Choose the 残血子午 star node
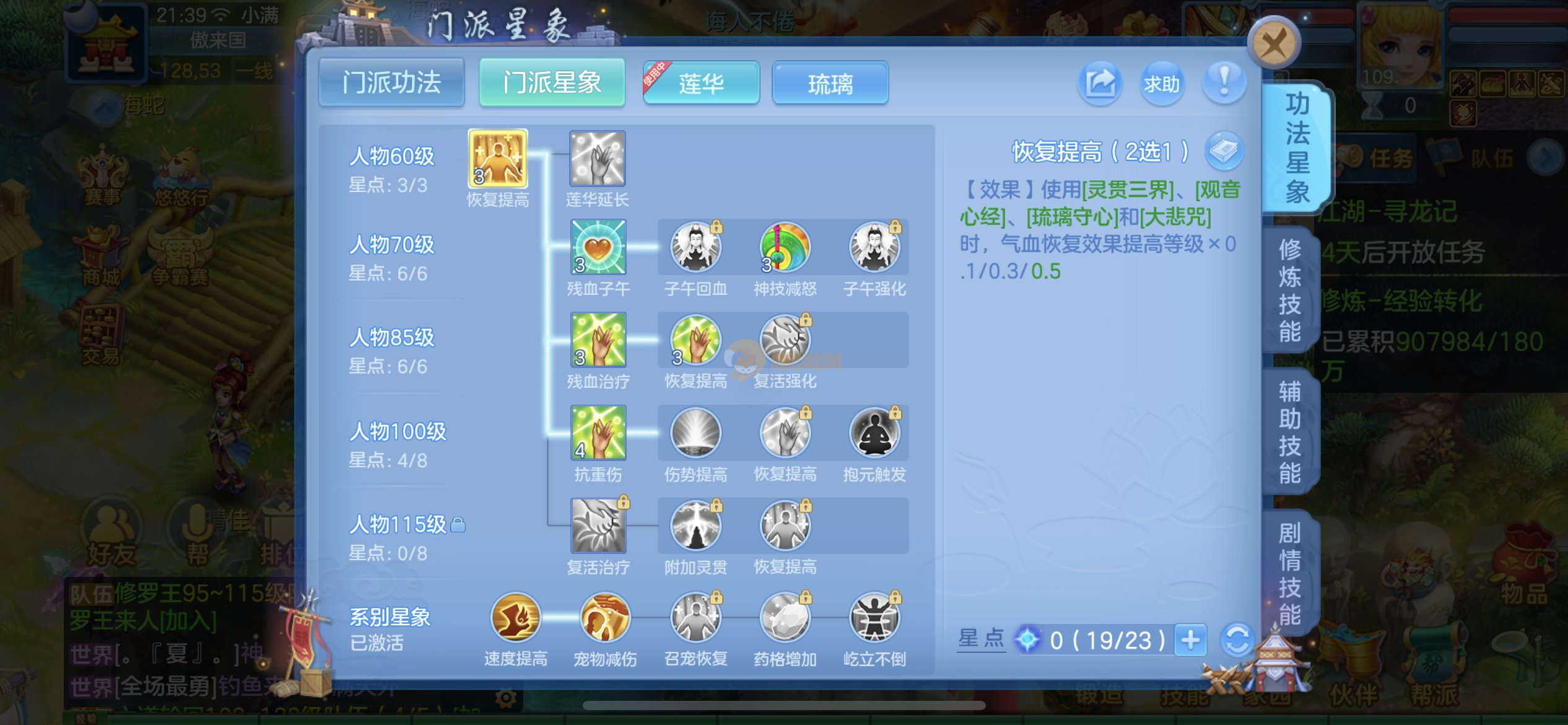The image size is (1568, 725). pyautogui.click(x=598, y=247)
